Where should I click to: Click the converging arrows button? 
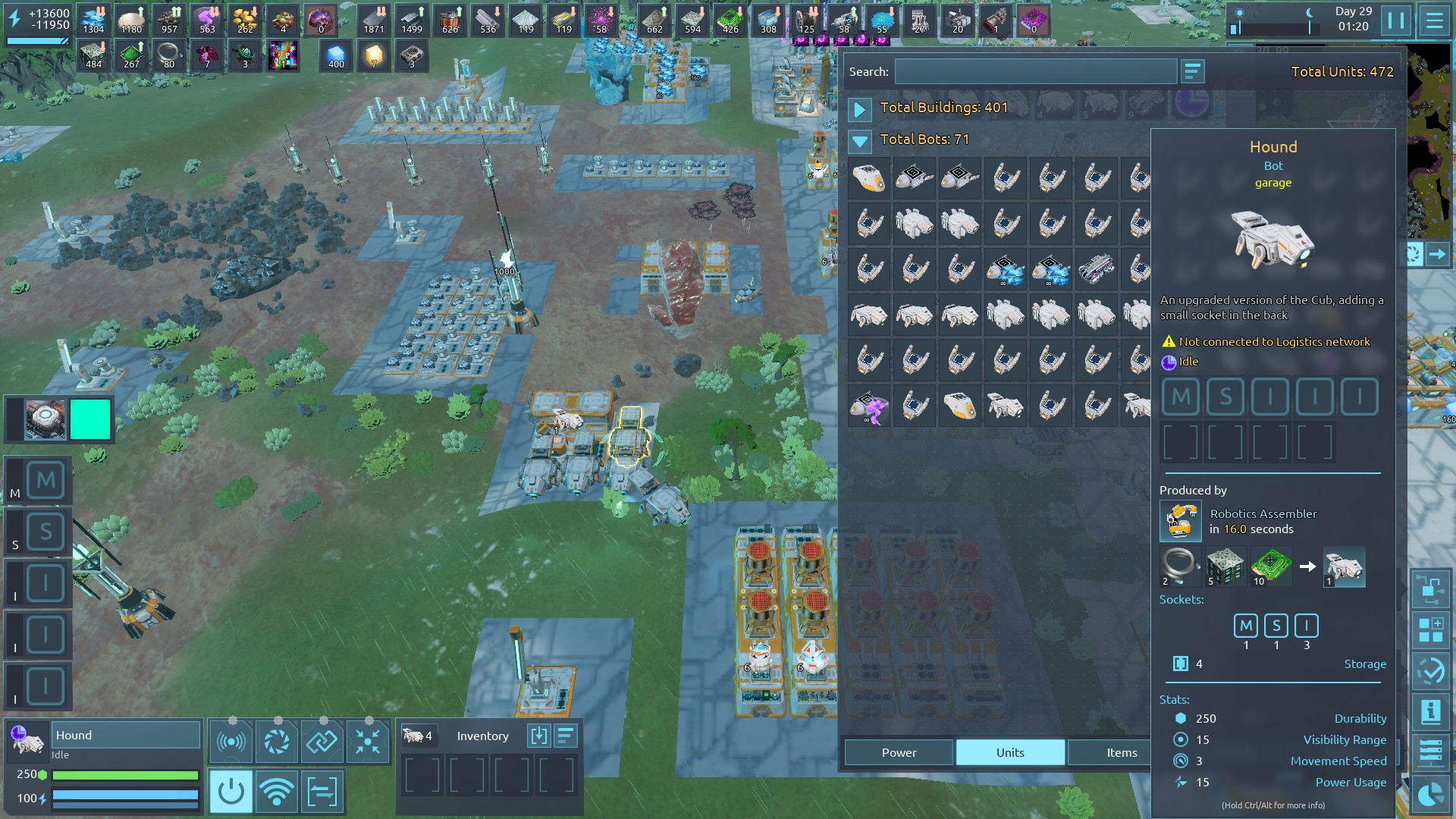point(368,741)
